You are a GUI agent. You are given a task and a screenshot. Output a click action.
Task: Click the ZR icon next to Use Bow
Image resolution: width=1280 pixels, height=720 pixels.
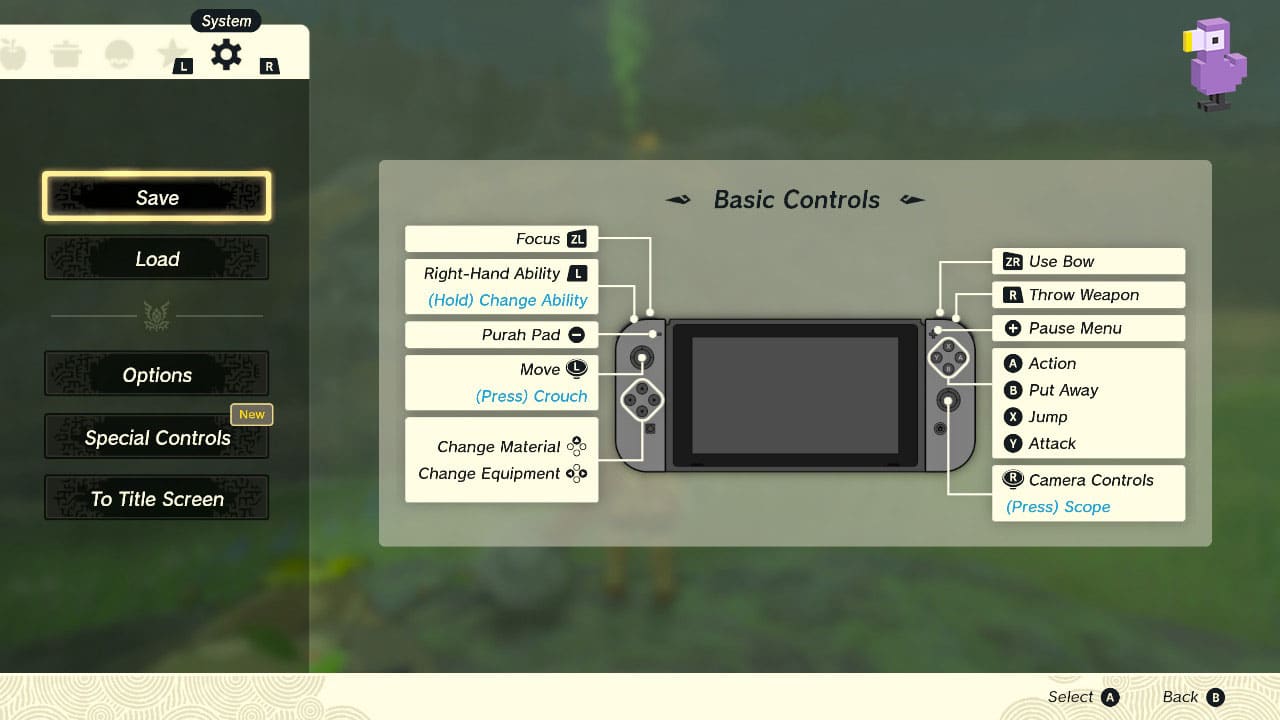[x=1013, y=261]
